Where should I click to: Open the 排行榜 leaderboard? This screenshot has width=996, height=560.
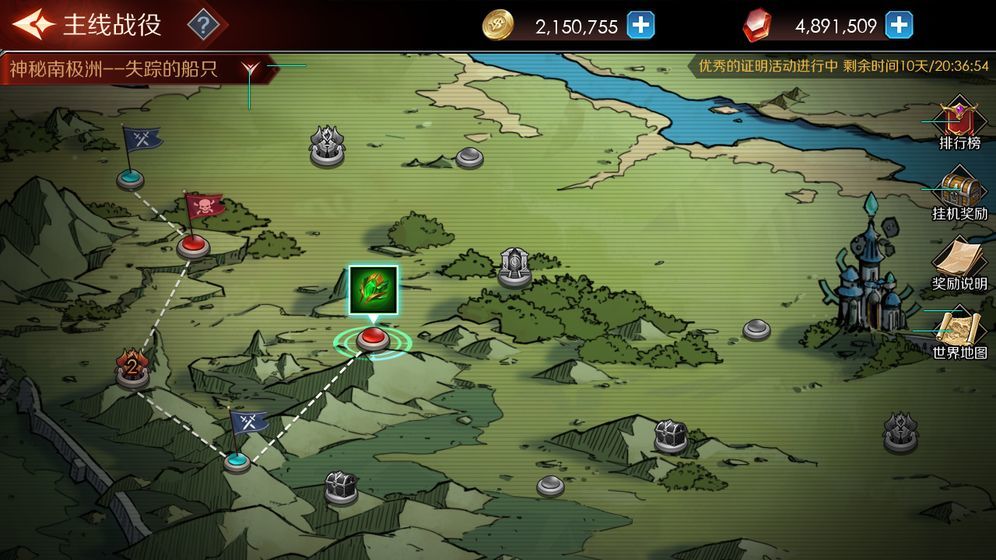[x=960, y=124]
